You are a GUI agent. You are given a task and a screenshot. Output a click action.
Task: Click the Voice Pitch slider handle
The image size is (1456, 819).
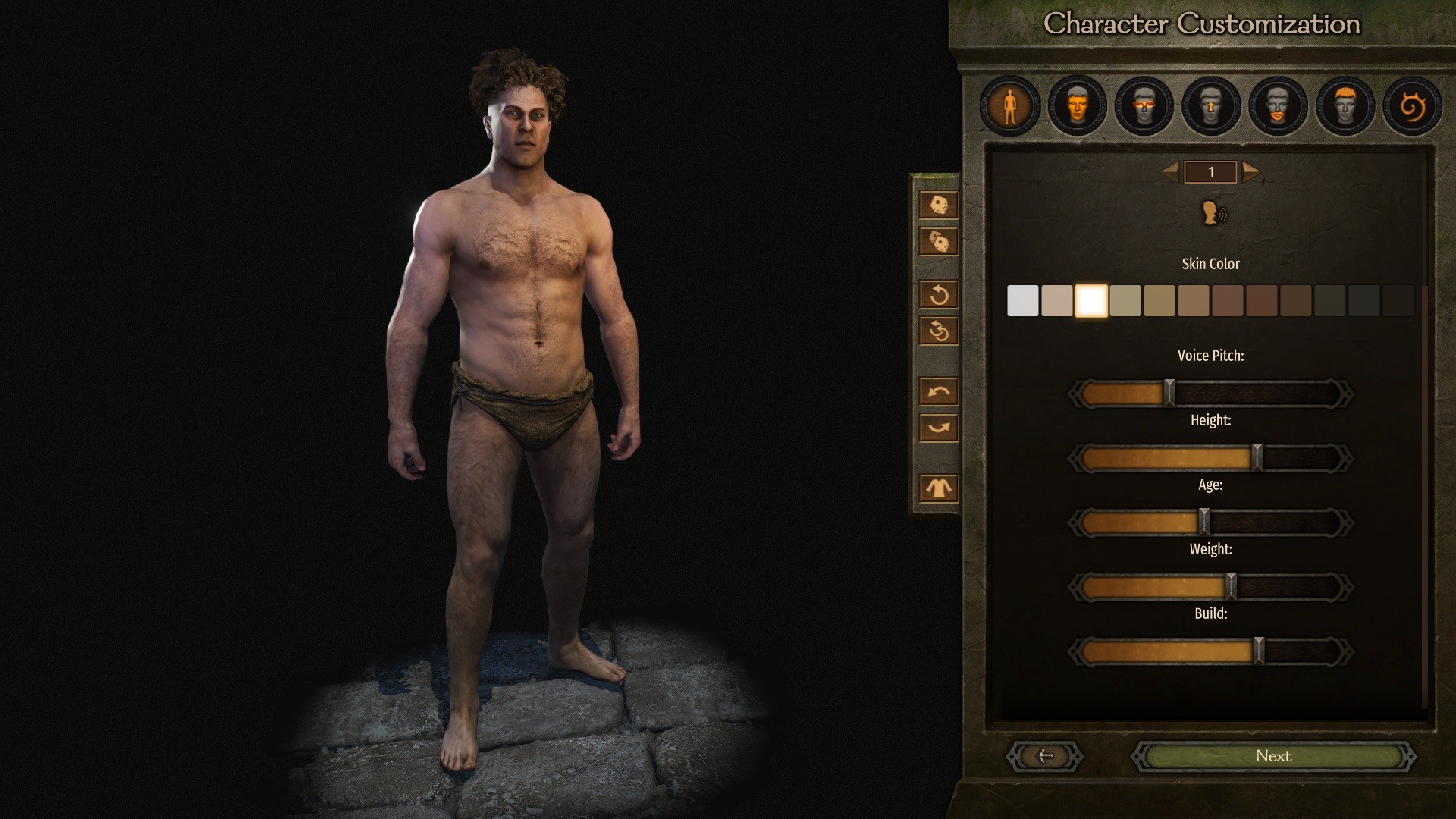tap(1169, 394)
